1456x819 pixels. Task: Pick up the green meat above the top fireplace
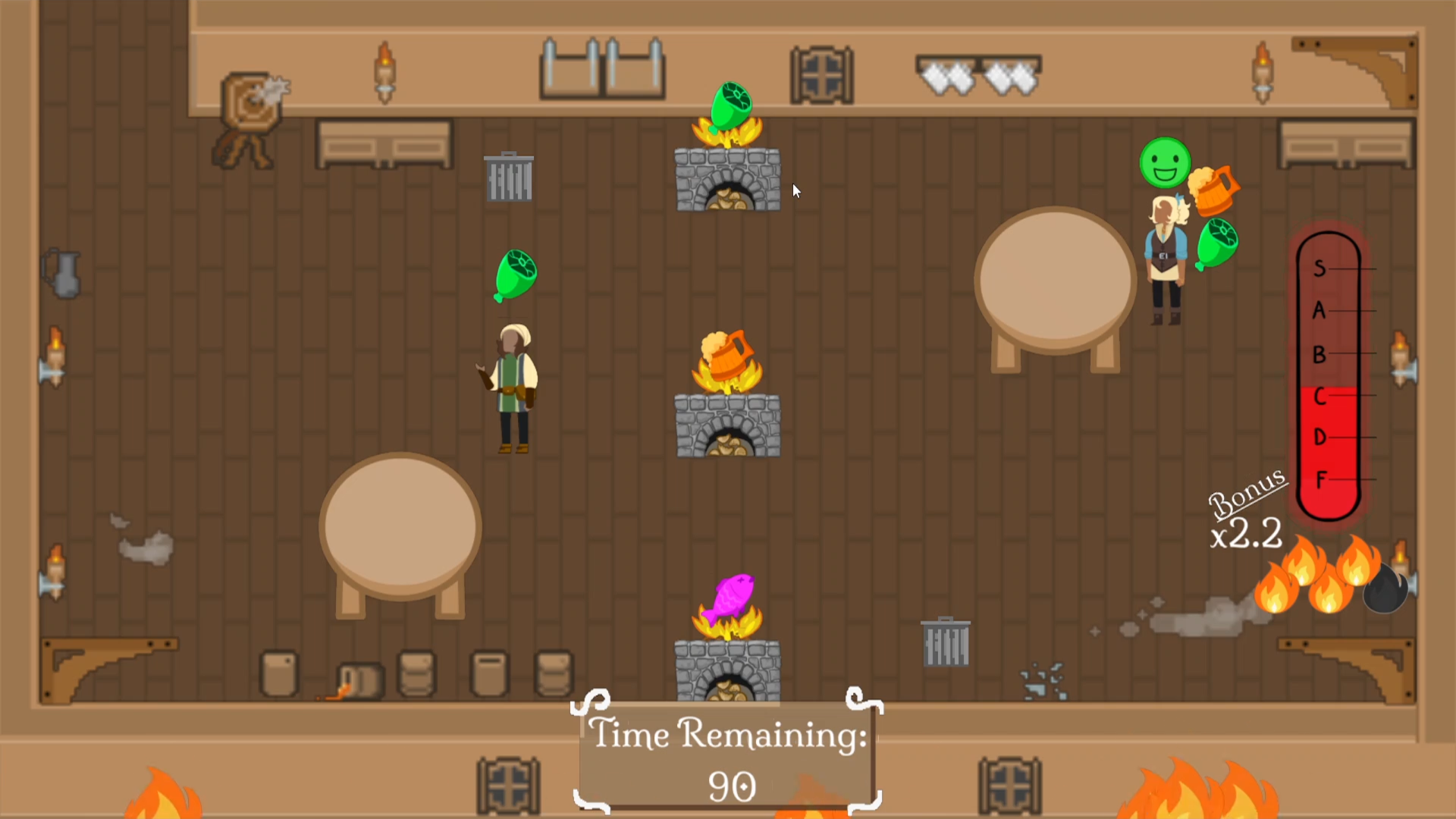[x=730, y=107]
